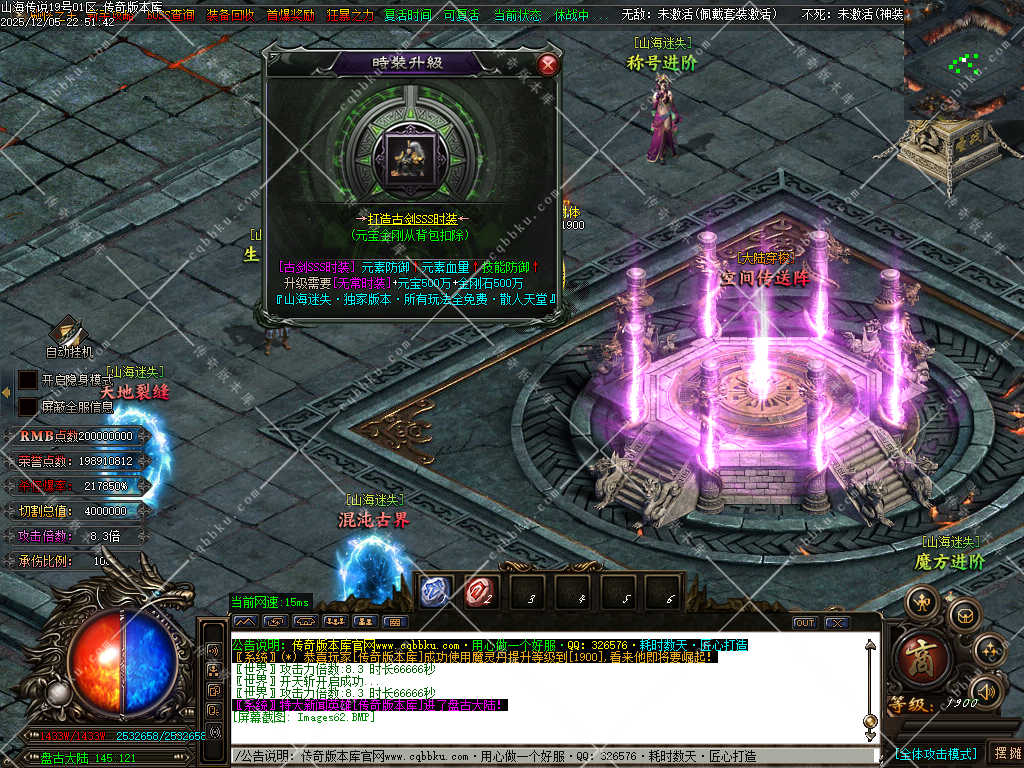Open 首爆奖励 first-drop rewards

coord(290,15)
